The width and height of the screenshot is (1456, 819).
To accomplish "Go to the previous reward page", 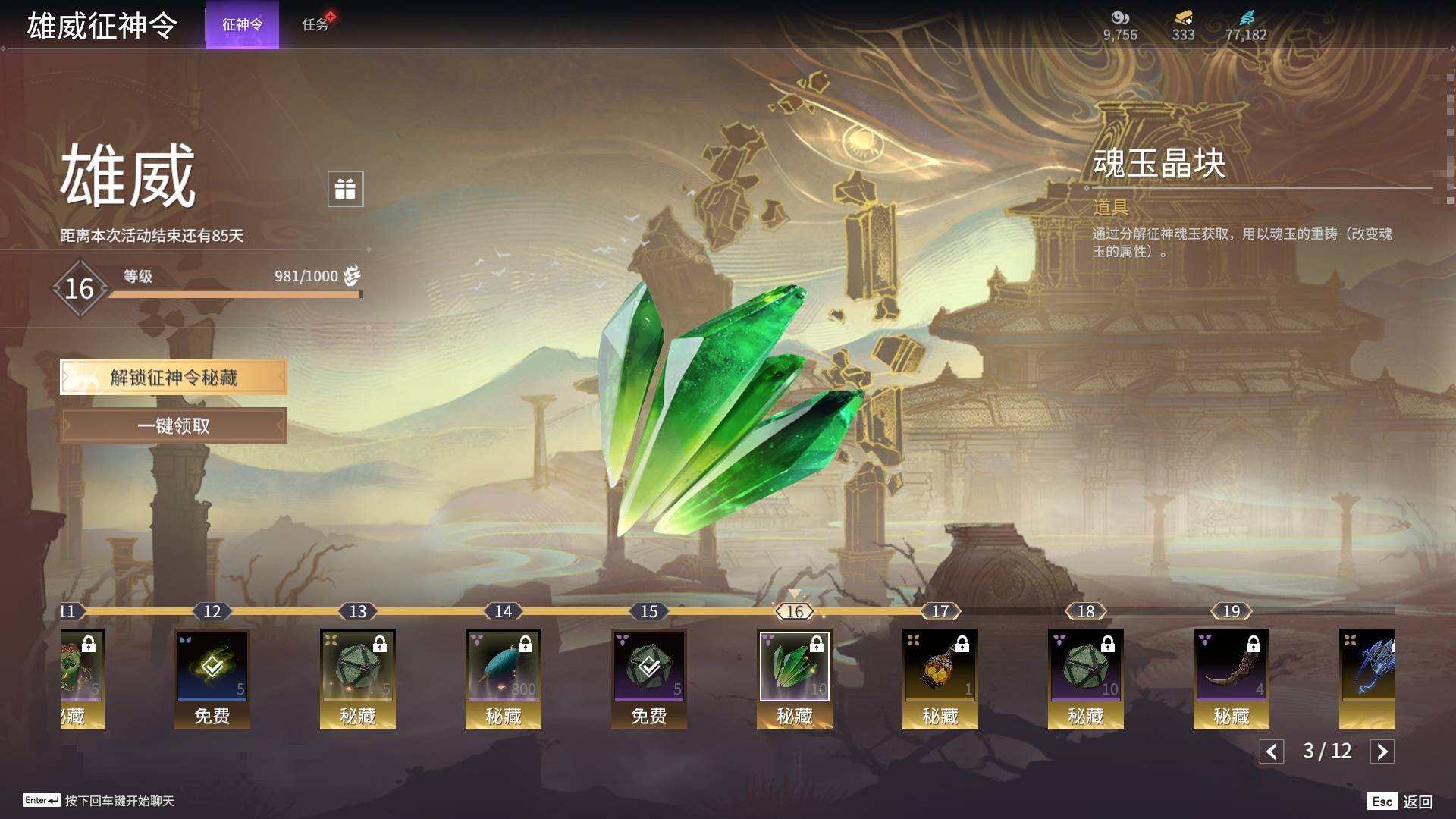I will pos(1272,752).
